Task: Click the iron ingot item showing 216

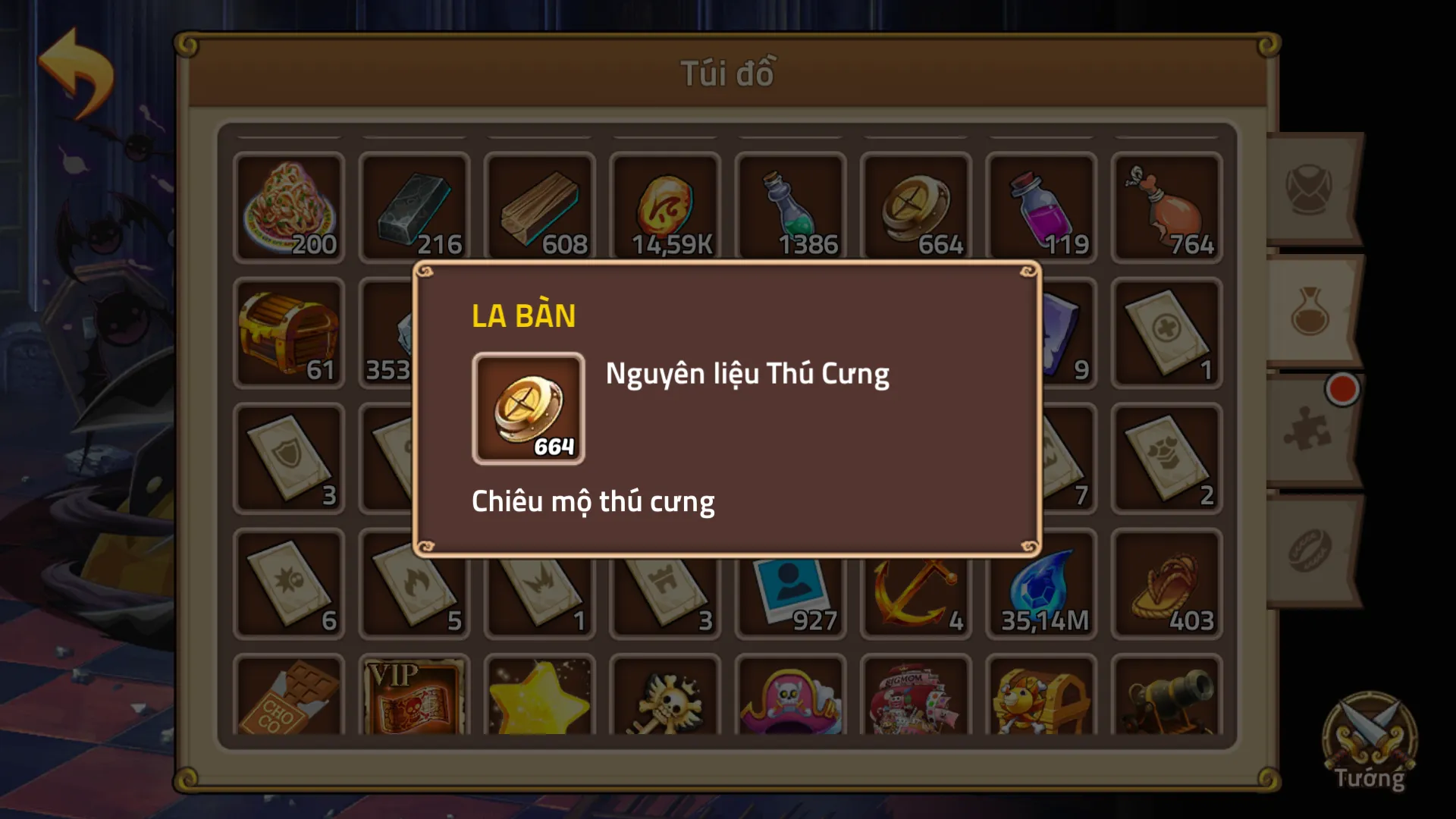Action: point(414,206)
